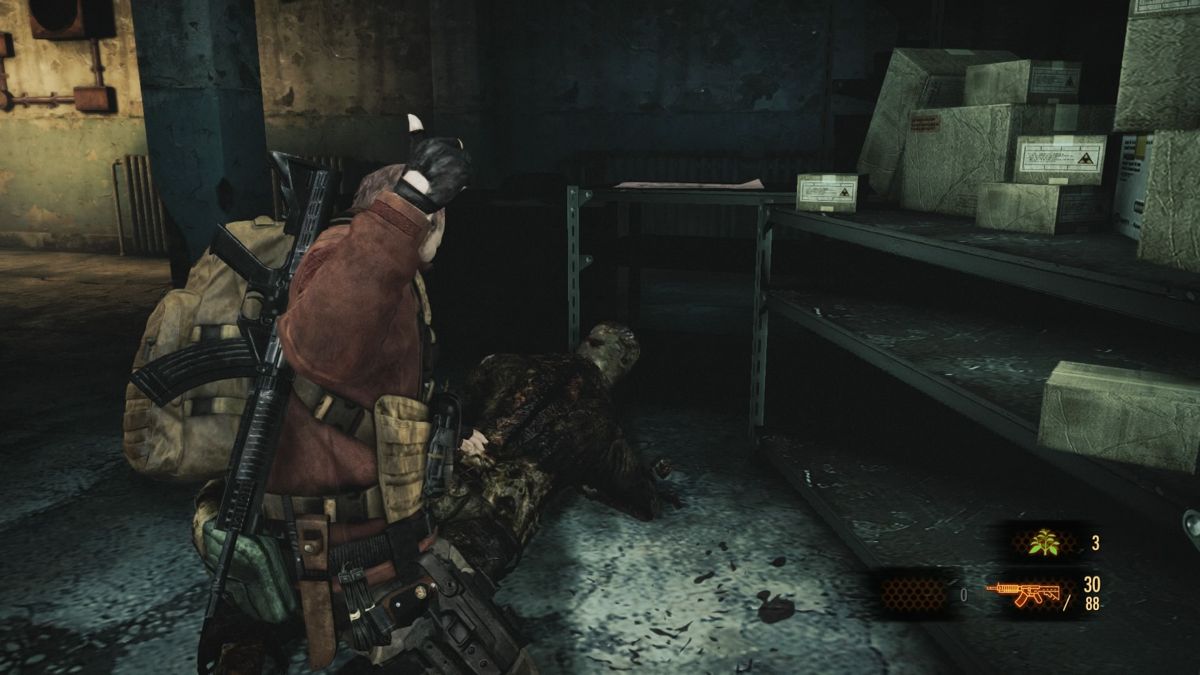Click the assault rifle weapon icon

coord(1022,592)
